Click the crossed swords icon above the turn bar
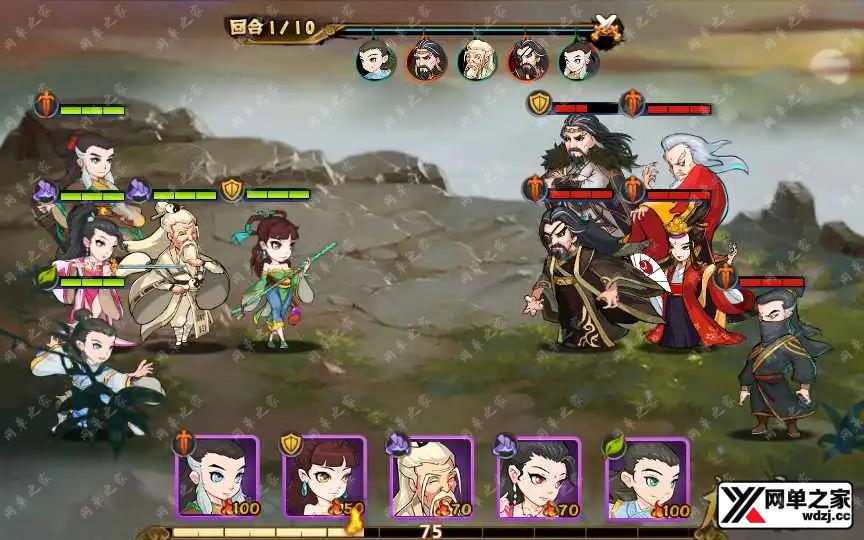This screenshot has width=864, height=540. (606, 27)
